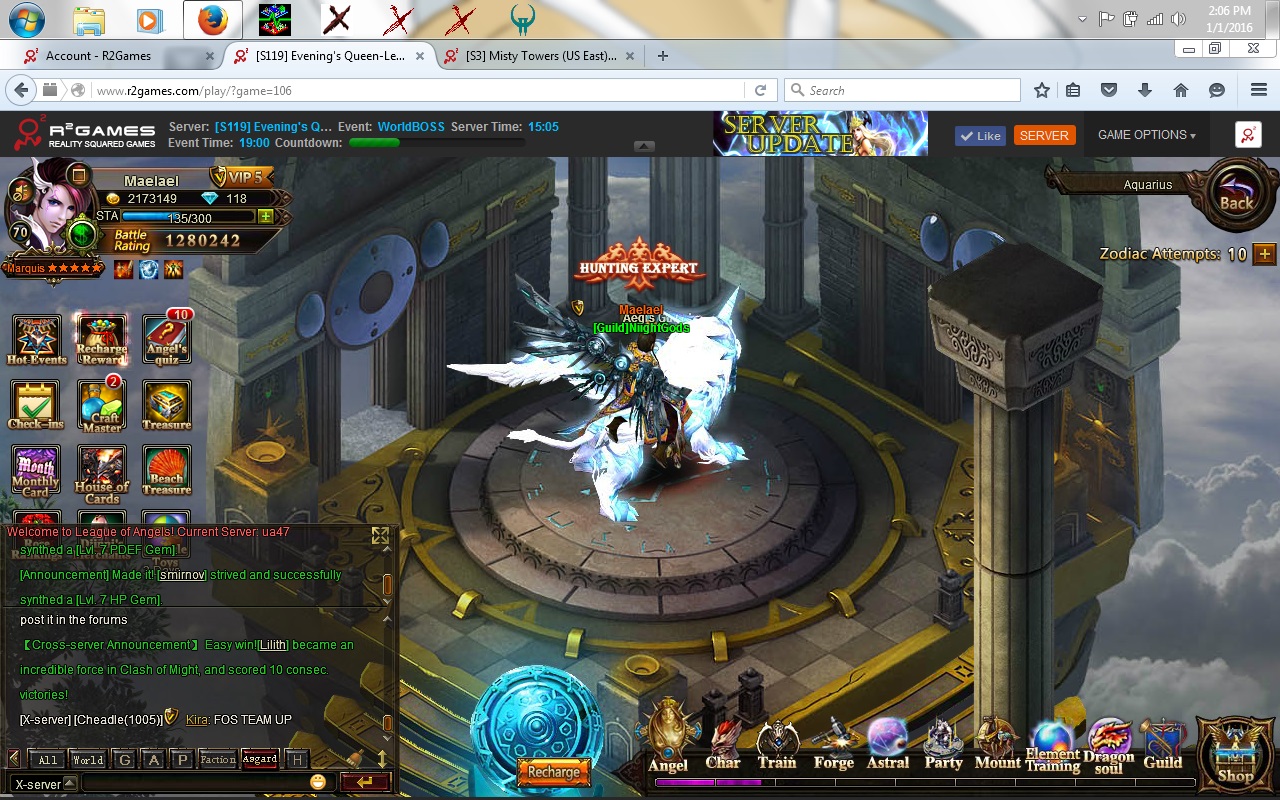The height and width of the screenshot is (800, 1280).
Task: Add more Zodiac Attempts with plus button
Action: coord(1264,254)
